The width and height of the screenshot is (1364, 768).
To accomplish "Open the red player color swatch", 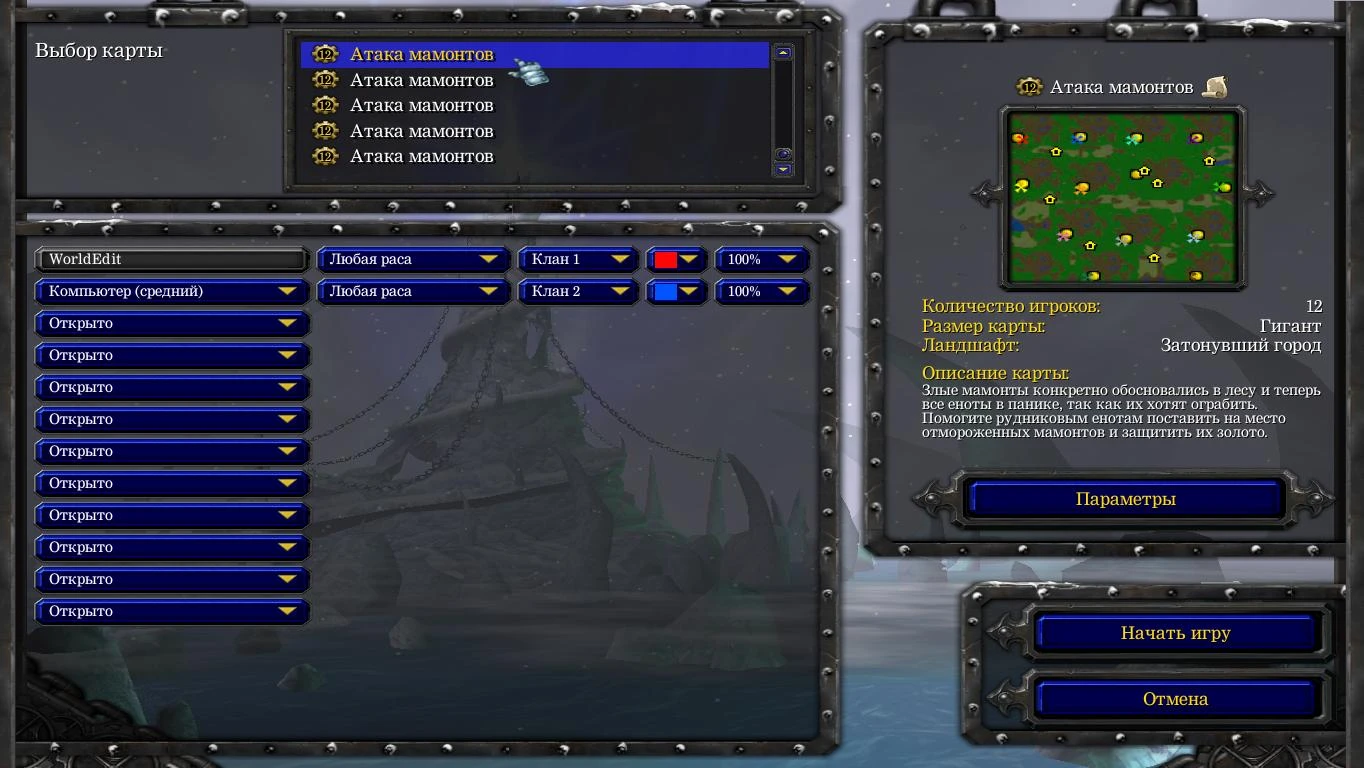I will [675, 259].
